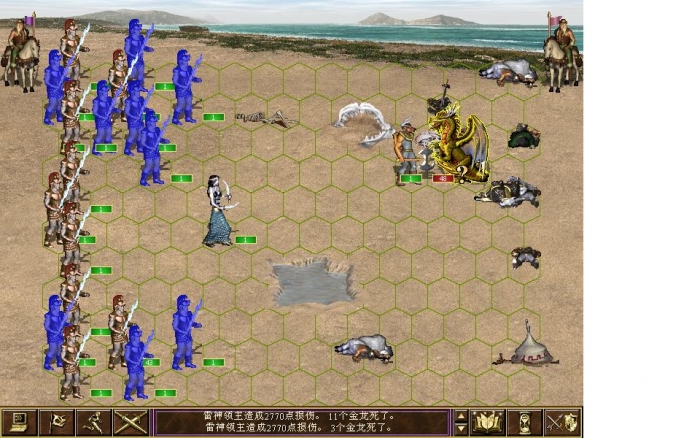Click the combat log up arrow
Viewport: 700px width, 438px height.
[x=460, y=415]
